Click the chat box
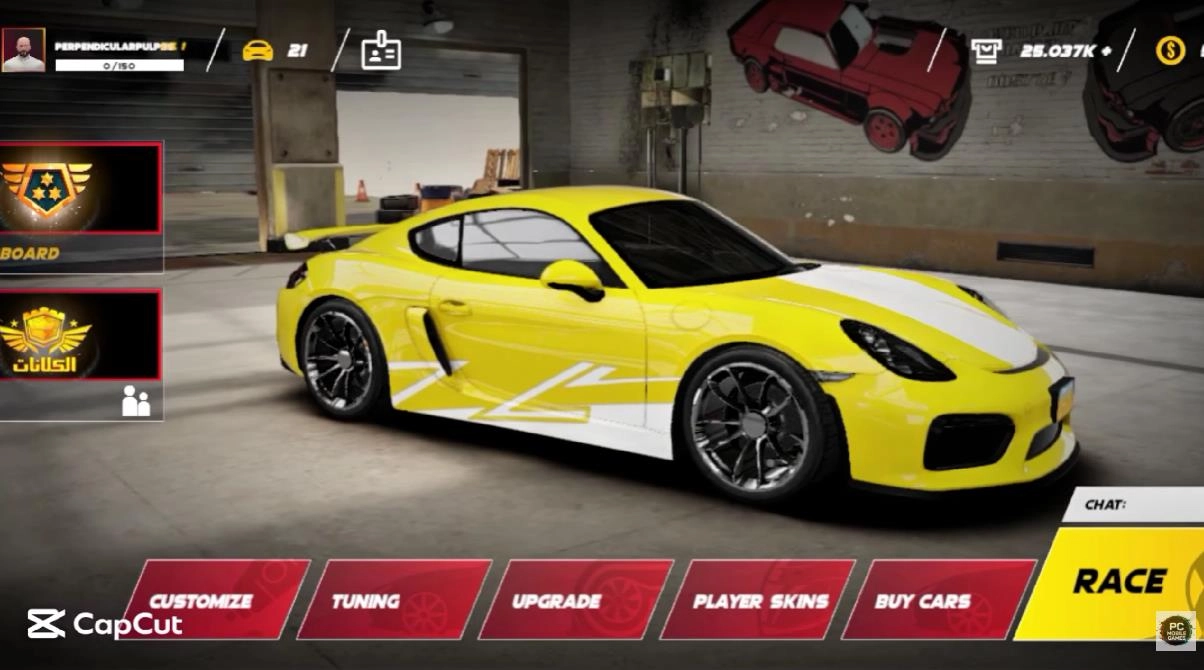Image resolution: width=1204 pixels, height=670 pixels. point(1140,505)
